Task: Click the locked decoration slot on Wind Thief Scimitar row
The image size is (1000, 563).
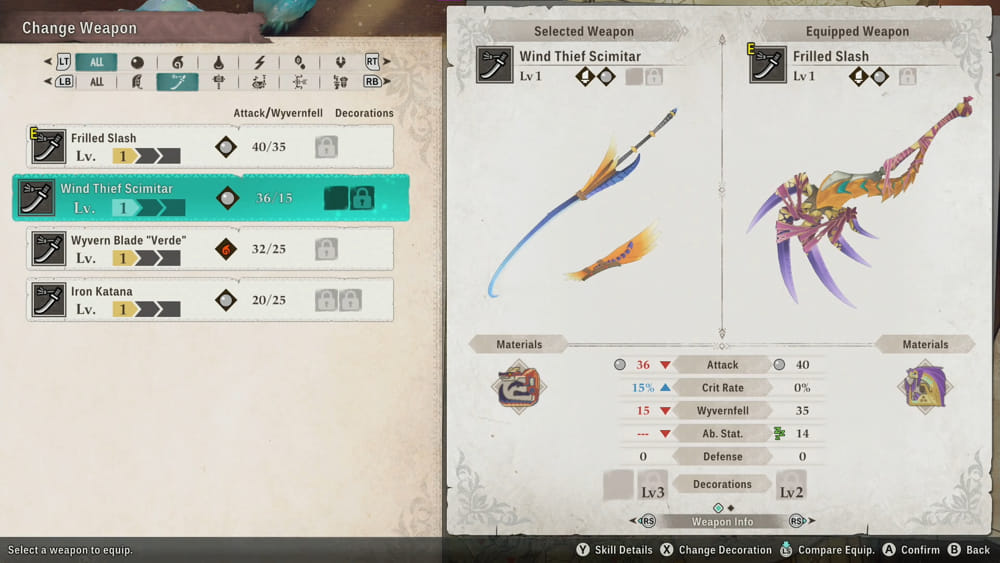Action: pyautogui.click(x=362, y=198)
